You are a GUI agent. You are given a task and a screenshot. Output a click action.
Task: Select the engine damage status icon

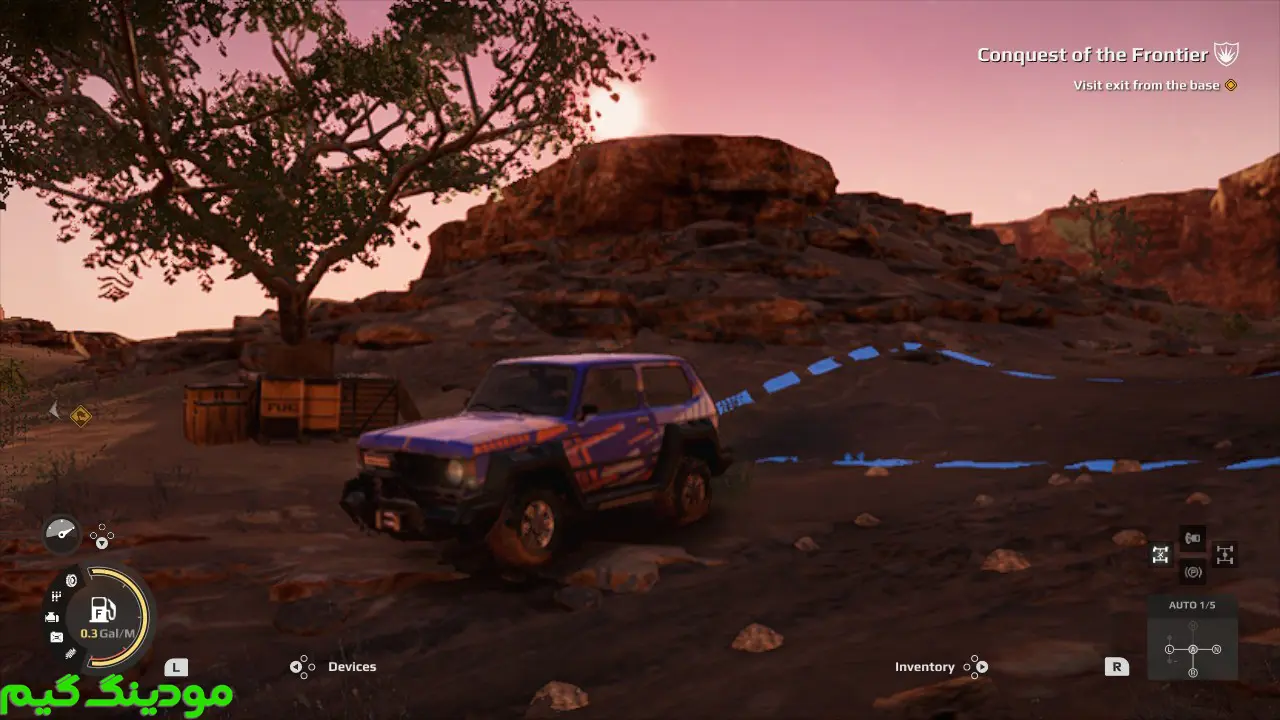pyautogui.click(x=52, y=617)
